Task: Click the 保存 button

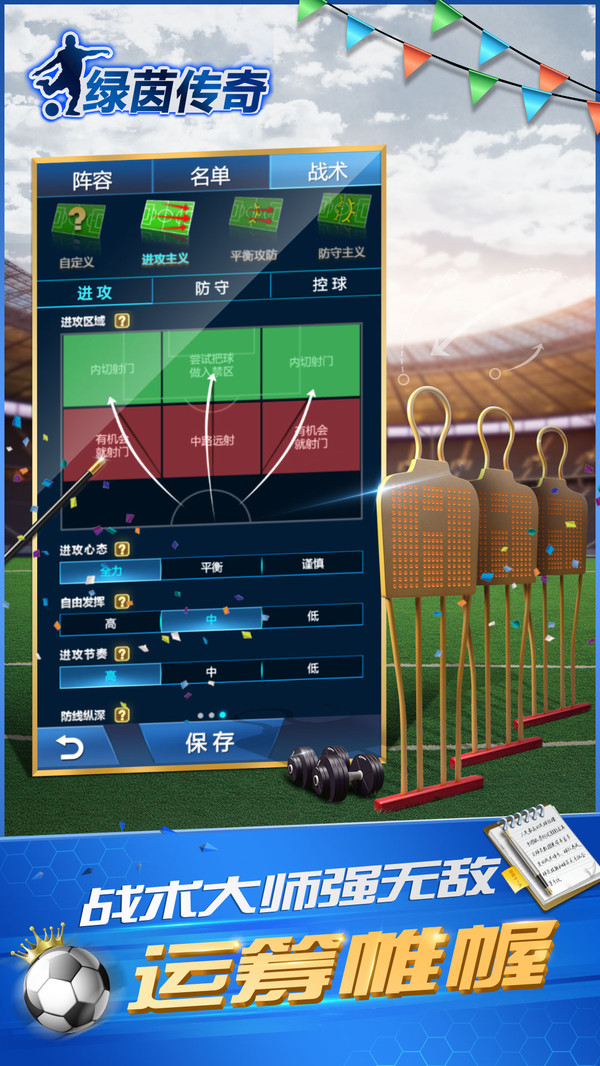Action: pos(210,741)
